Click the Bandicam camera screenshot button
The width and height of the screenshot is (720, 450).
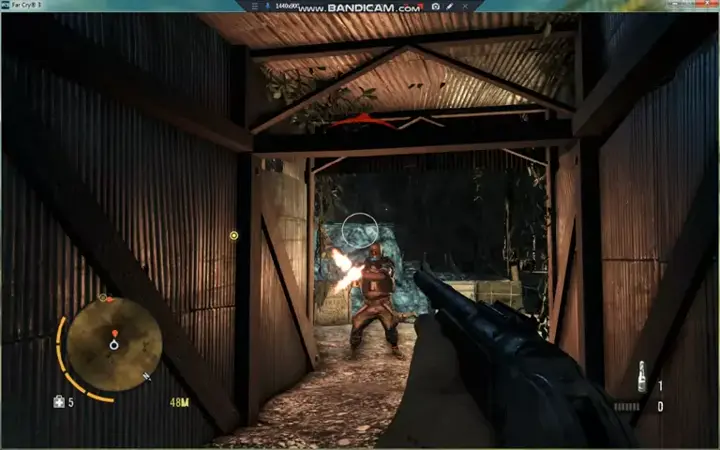point(436,6)
